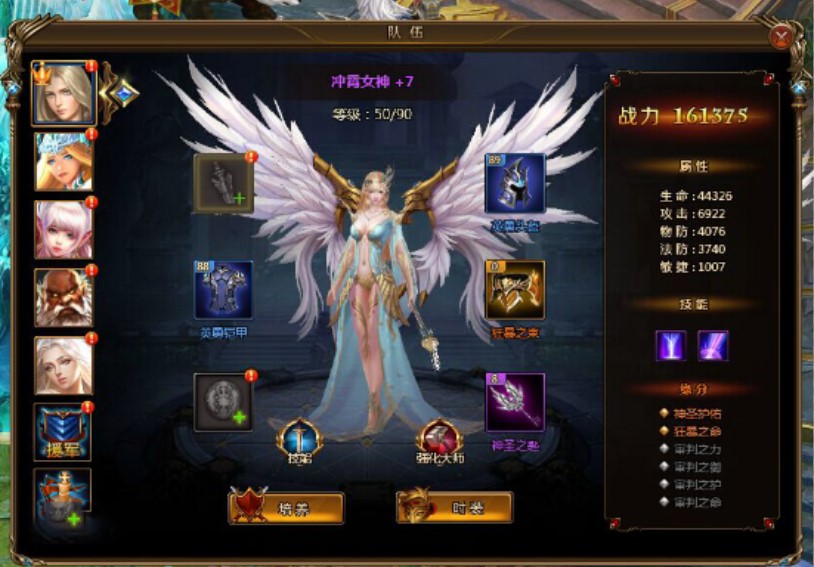814x567 pixels.
Task: Equip an item in the empty round-emblem slot
Action: pyautogui.click(x=223, y=402)
